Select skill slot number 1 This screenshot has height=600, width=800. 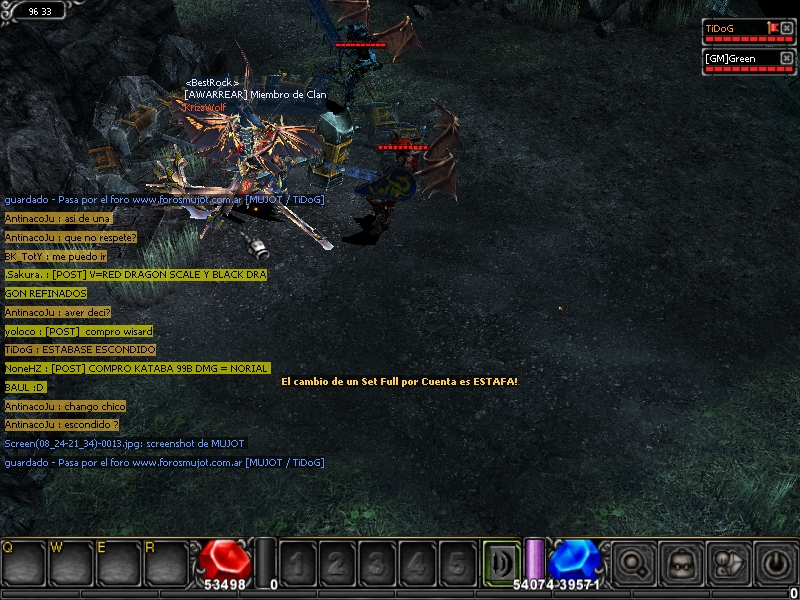298,564
